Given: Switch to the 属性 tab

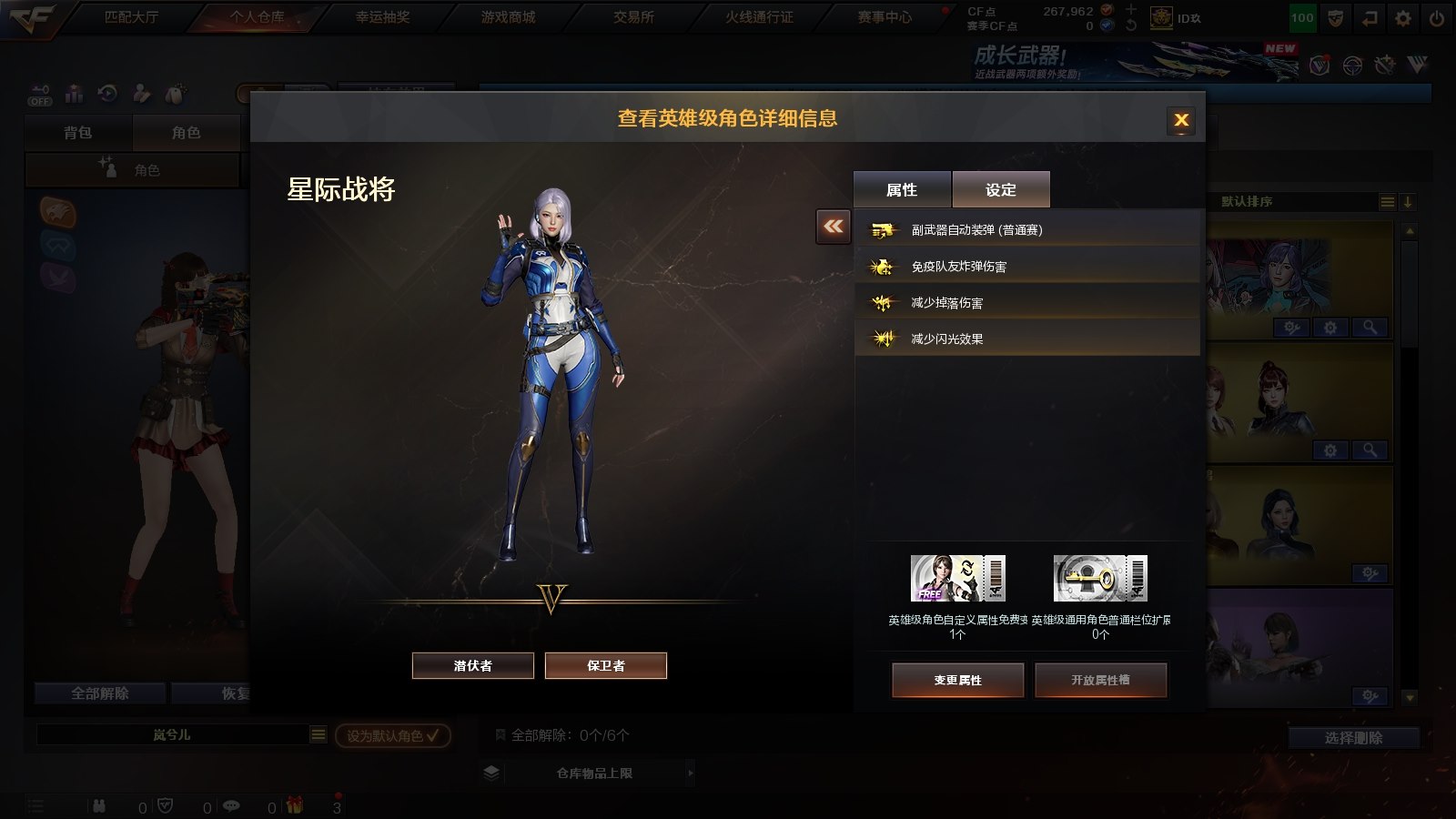Looking at the screenshot, I should pyautogui.click(x=902, y=189).
